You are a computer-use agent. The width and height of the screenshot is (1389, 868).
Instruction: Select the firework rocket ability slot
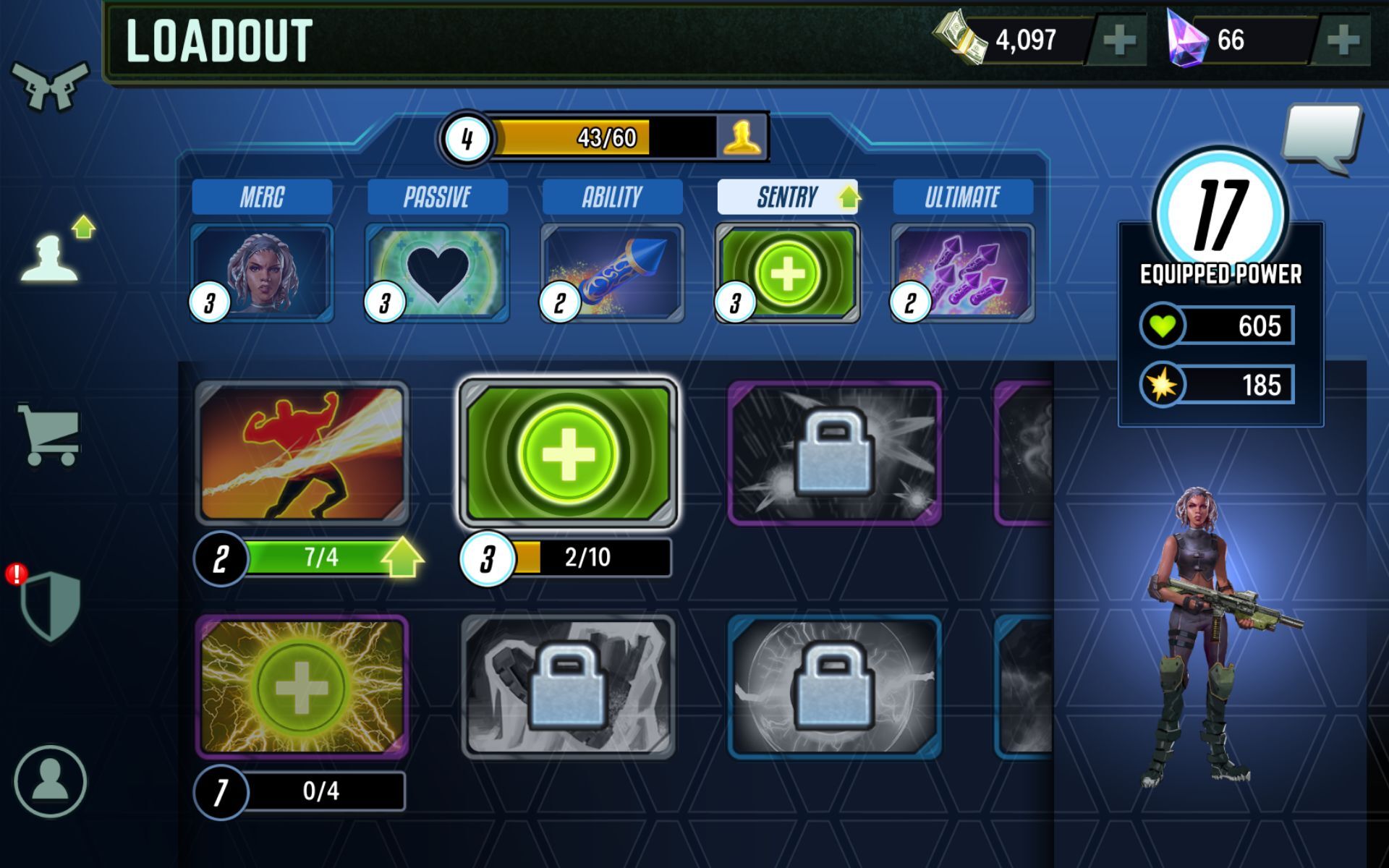[x=612, y=273]
